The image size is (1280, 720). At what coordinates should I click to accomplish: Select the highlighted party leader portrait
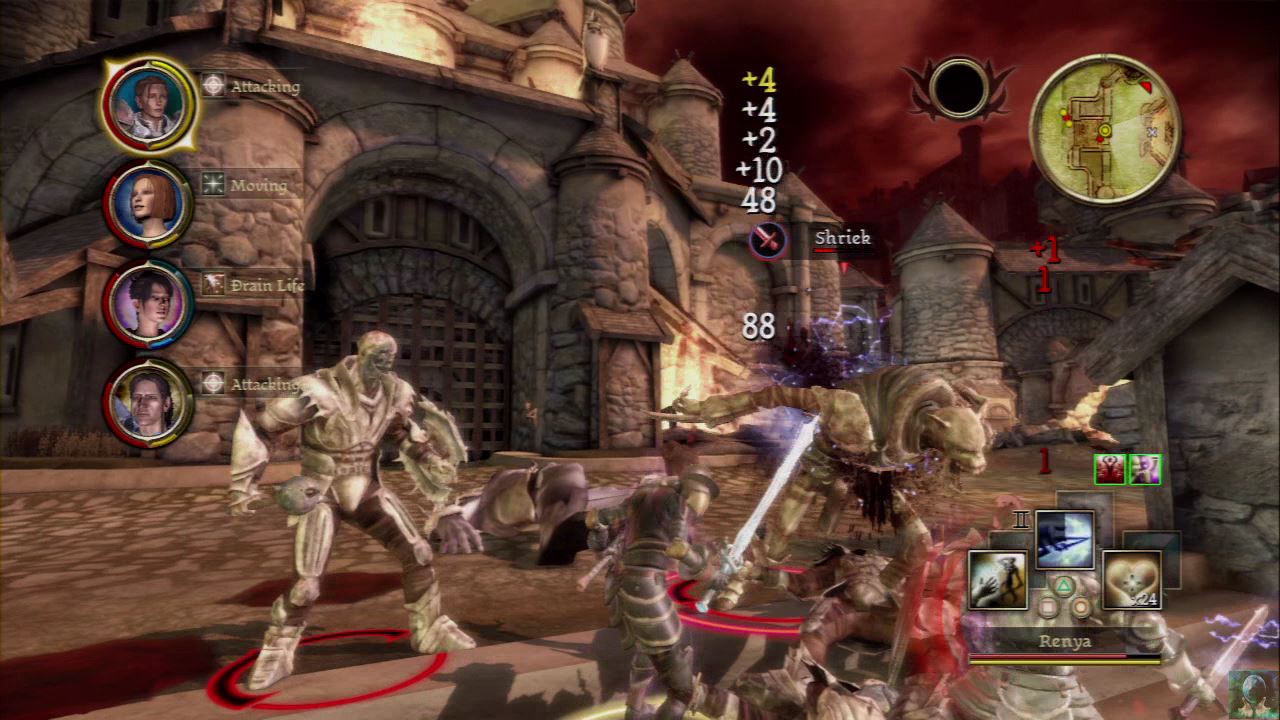click(x=149, y=104)
